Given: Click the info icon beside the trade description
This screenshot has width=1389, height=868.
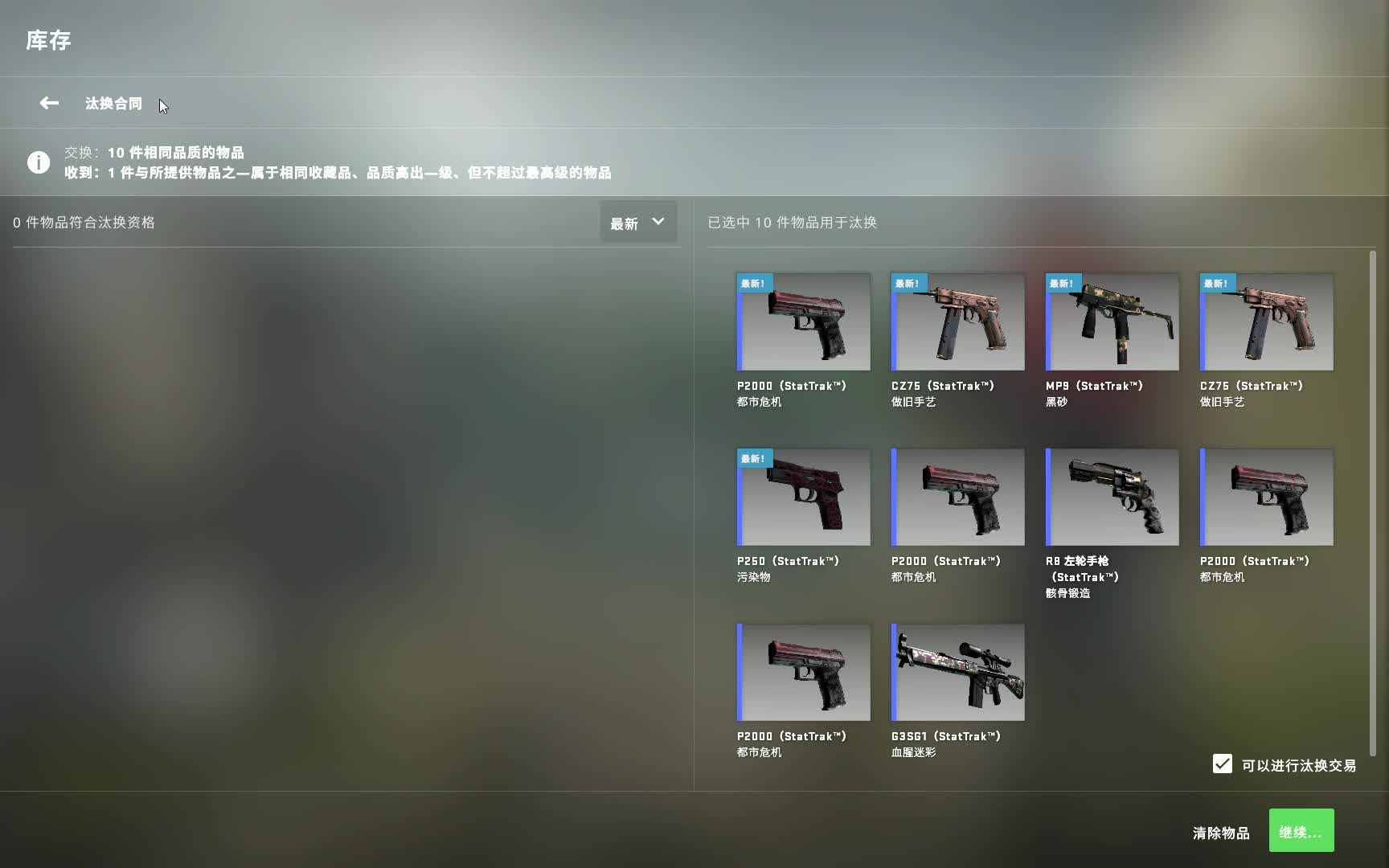Looking at the screenshot, I should [39, 162].
